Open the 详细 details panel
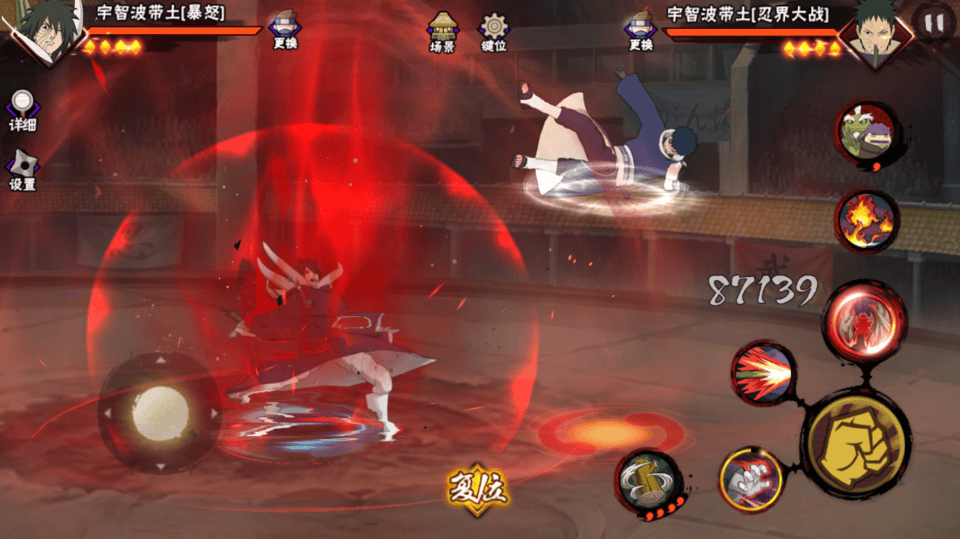Screen dimensions: 960x539 coord(22,110)
